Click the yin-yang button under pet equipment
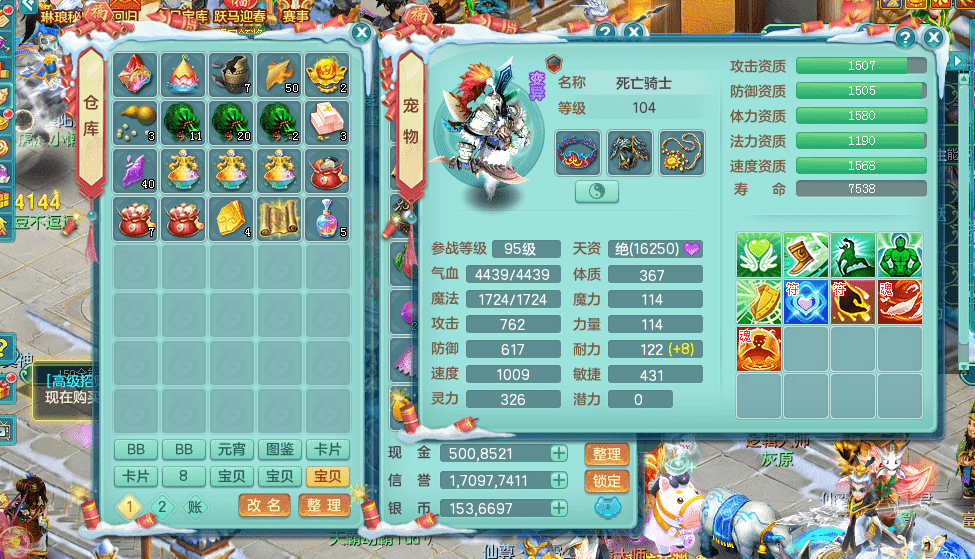975x559 pixels. point(597,191)
